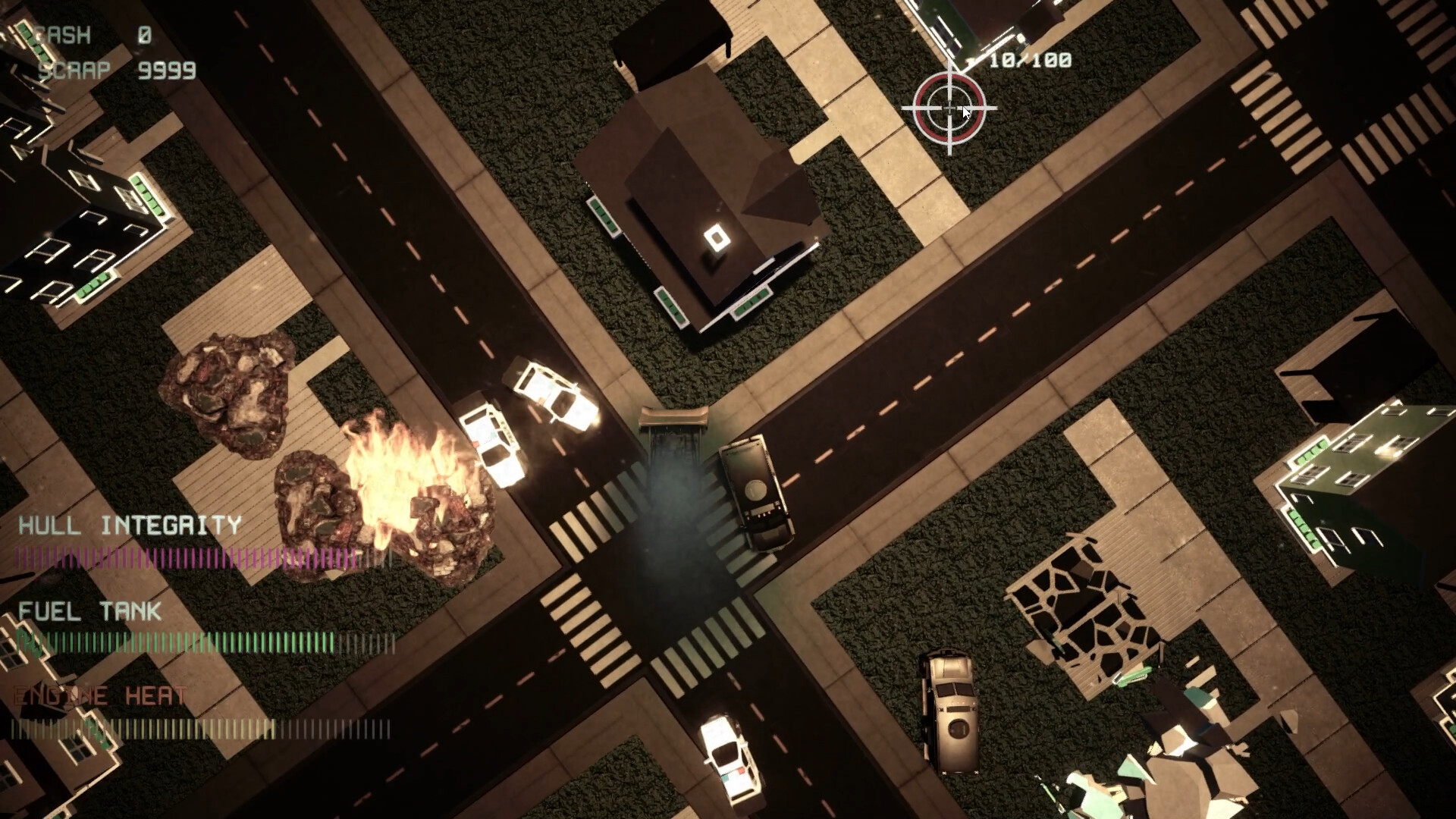Image resolution: width=1456 pixels, height=819 pixels.
Task: Click the 10/100 ammo counter
Action: (1031, 59)
